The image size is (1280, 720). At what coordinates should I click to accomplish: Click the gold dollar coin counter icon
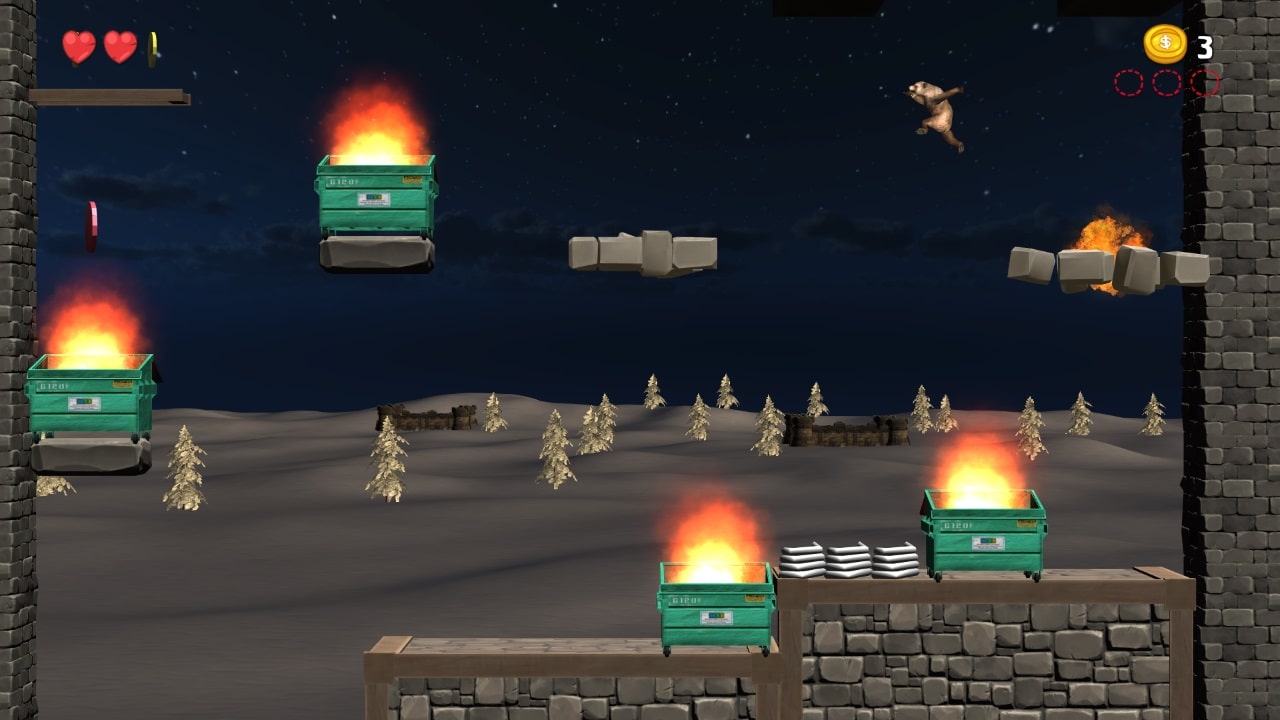(1166, 44)
